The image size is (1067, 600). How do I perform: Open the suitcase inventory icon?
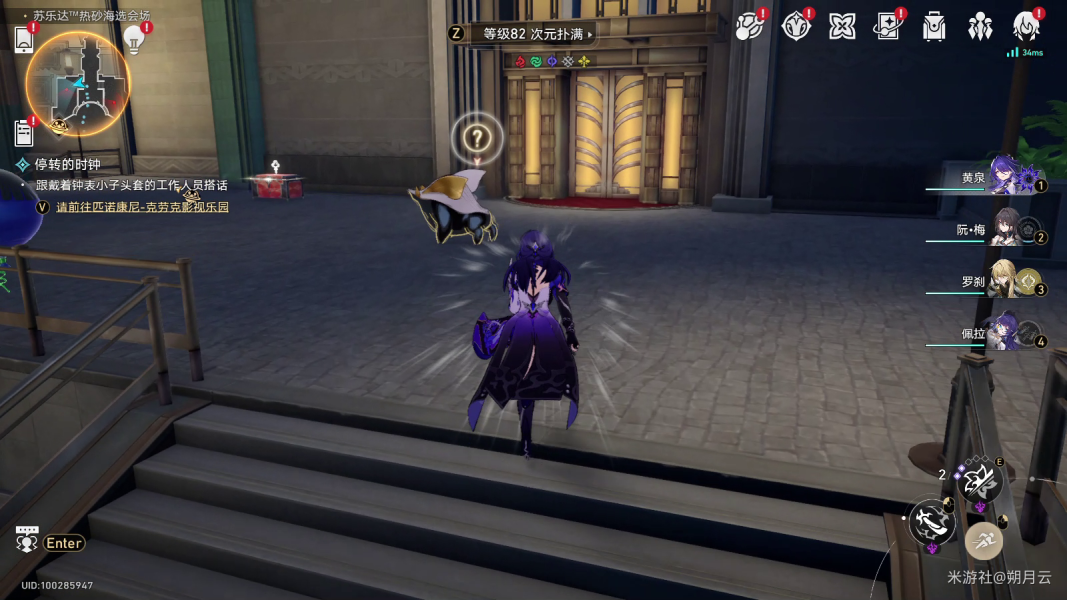(x=934, y=27)
